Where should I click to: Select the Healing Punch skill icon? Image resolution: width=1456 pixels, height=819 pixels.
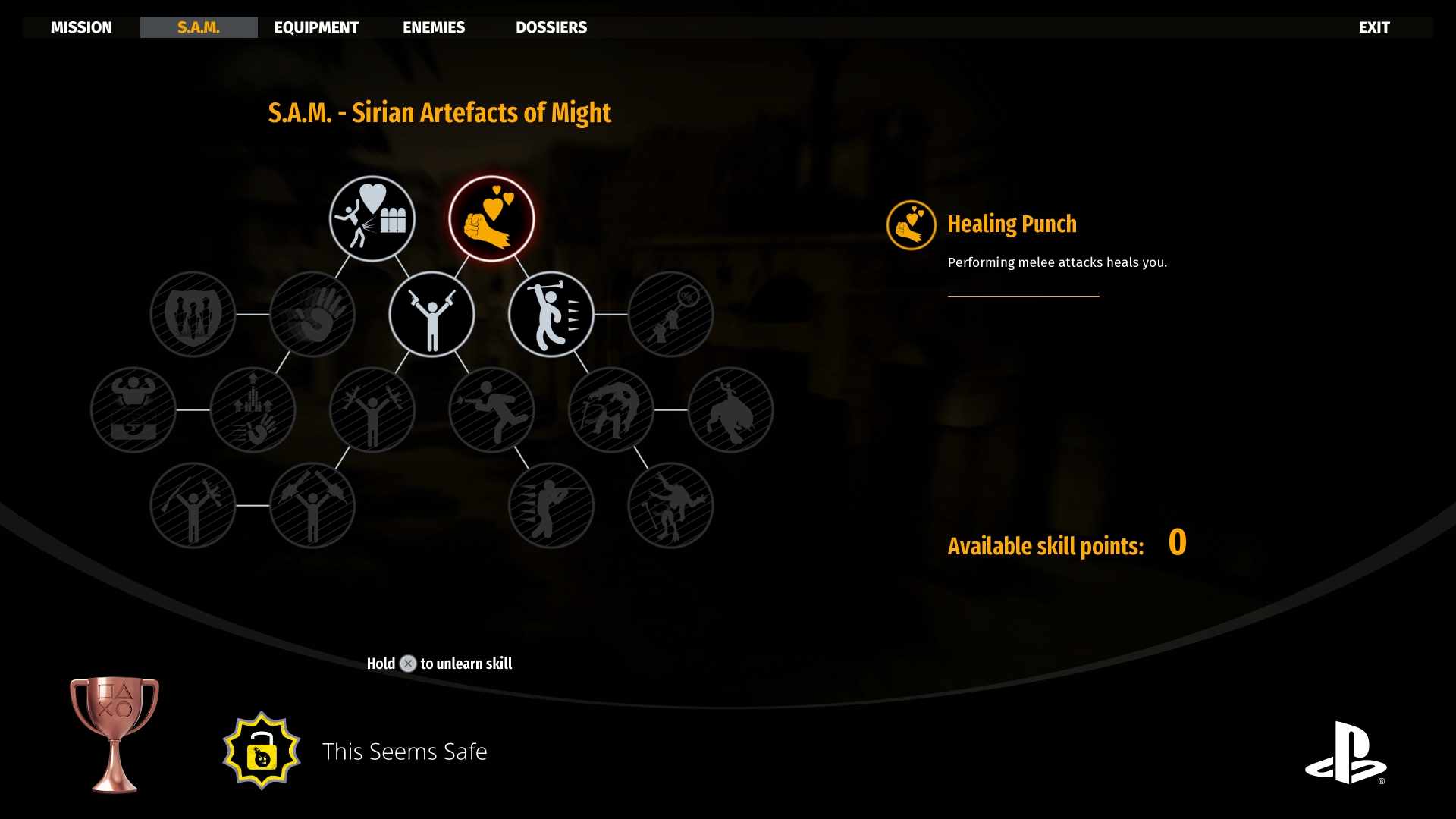tap(492, 218)
